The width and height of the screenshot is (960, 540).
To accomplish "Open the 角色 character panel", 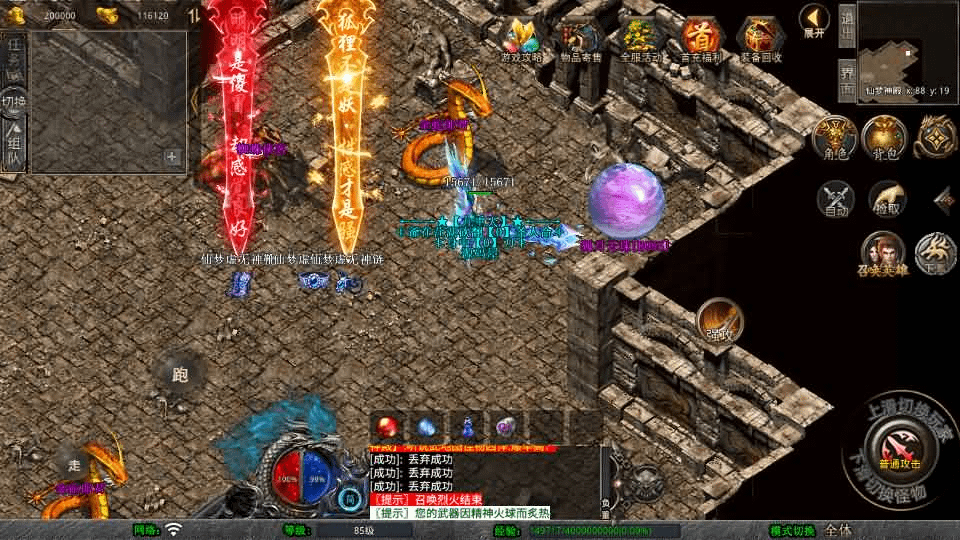I will (833, 138).
